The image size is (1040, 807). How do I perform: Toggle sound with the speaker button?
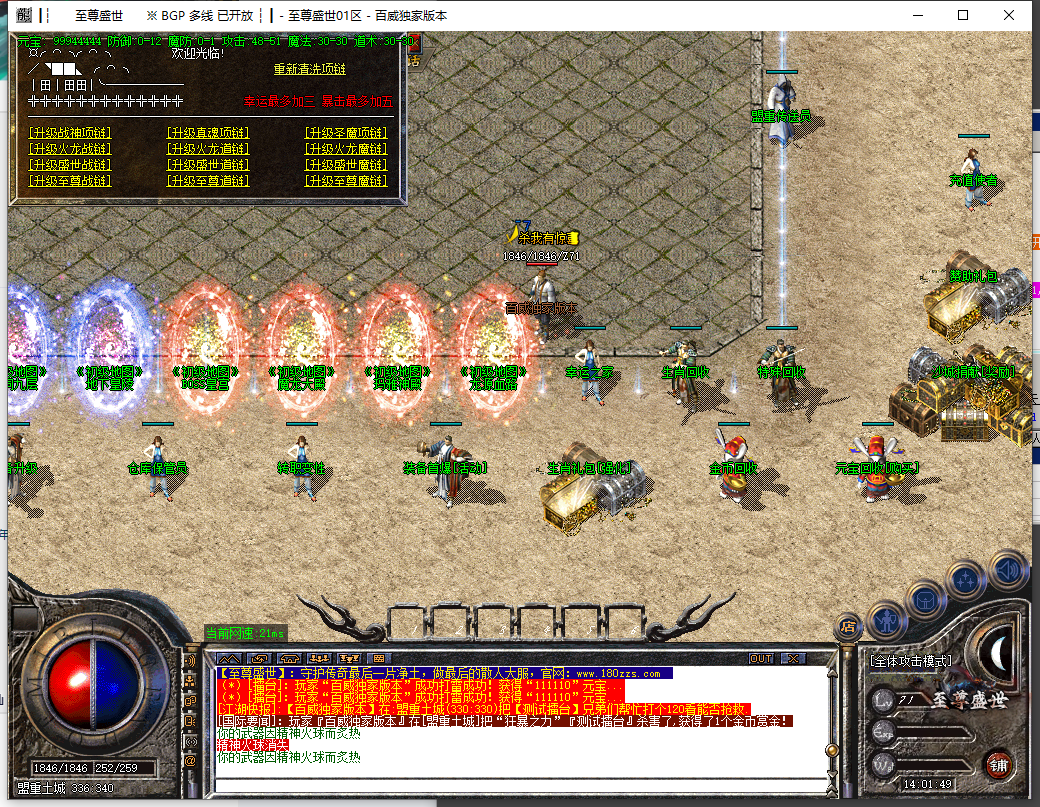(1008, 571)
